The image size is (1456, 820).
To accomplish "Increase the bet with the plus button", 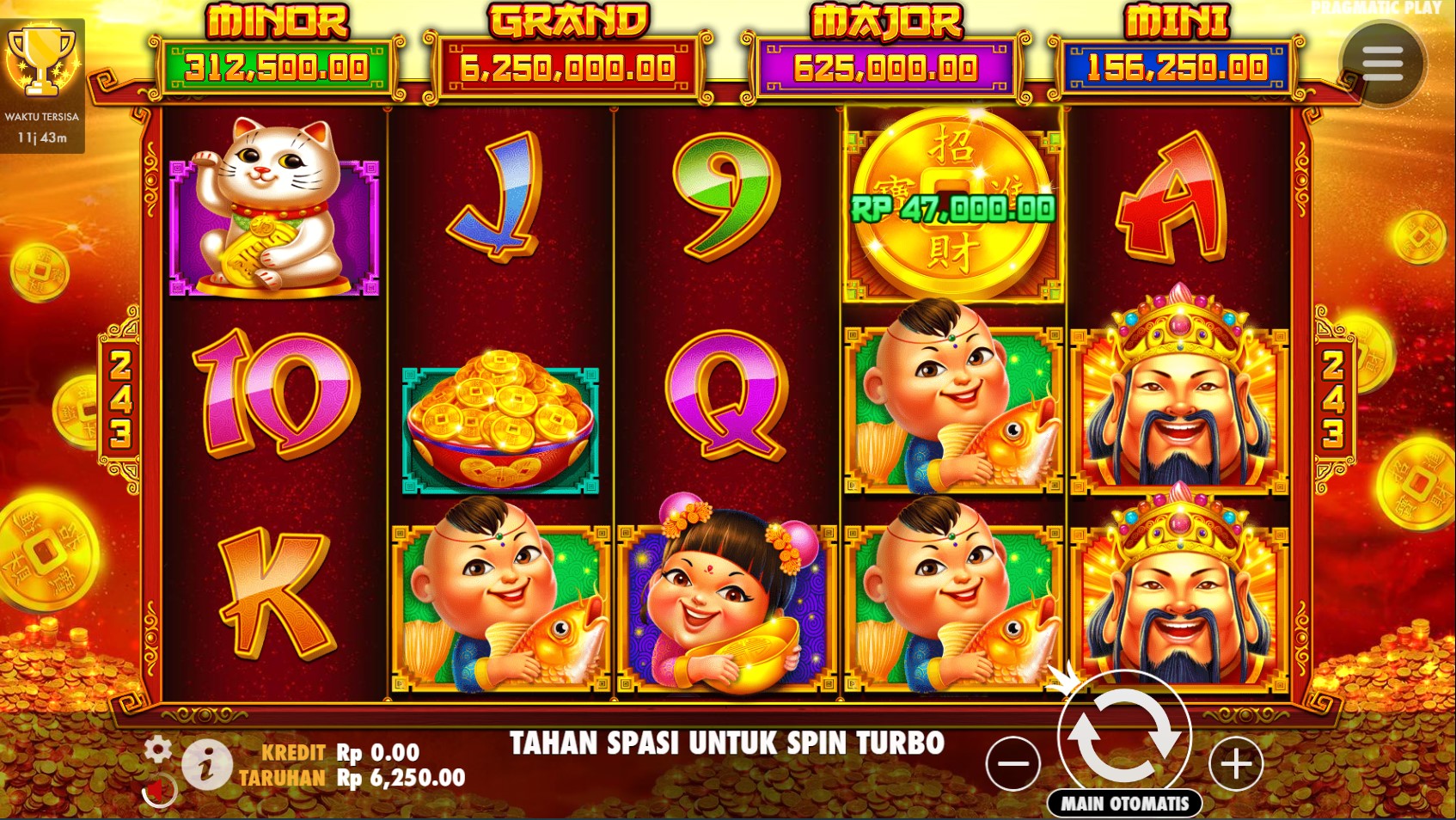I will [1236, 763].
